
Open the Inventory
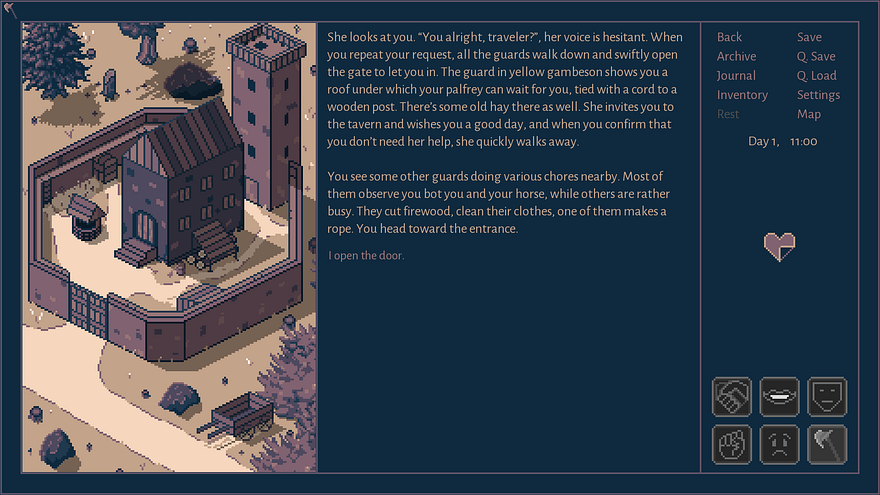coord(742,95)
